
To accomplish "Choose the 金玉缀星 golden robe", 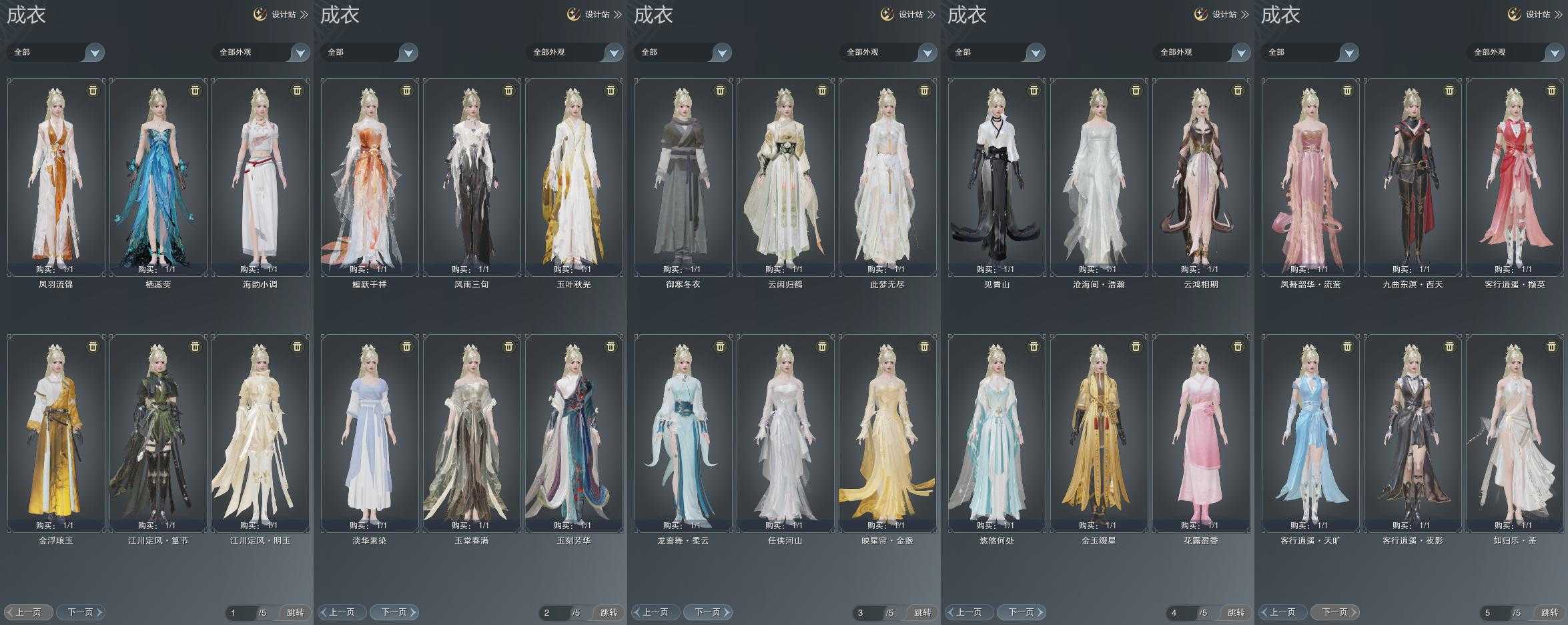I will point(1099,433).
